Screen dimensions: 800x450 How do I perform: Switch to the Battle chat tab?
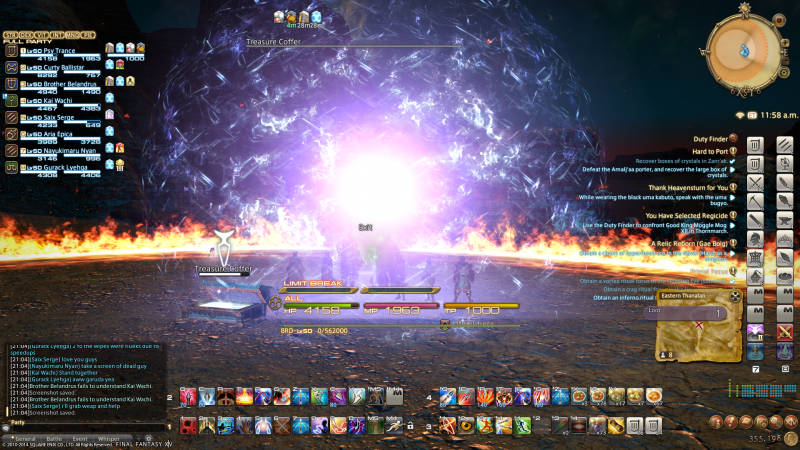click(x=54, y=438)
